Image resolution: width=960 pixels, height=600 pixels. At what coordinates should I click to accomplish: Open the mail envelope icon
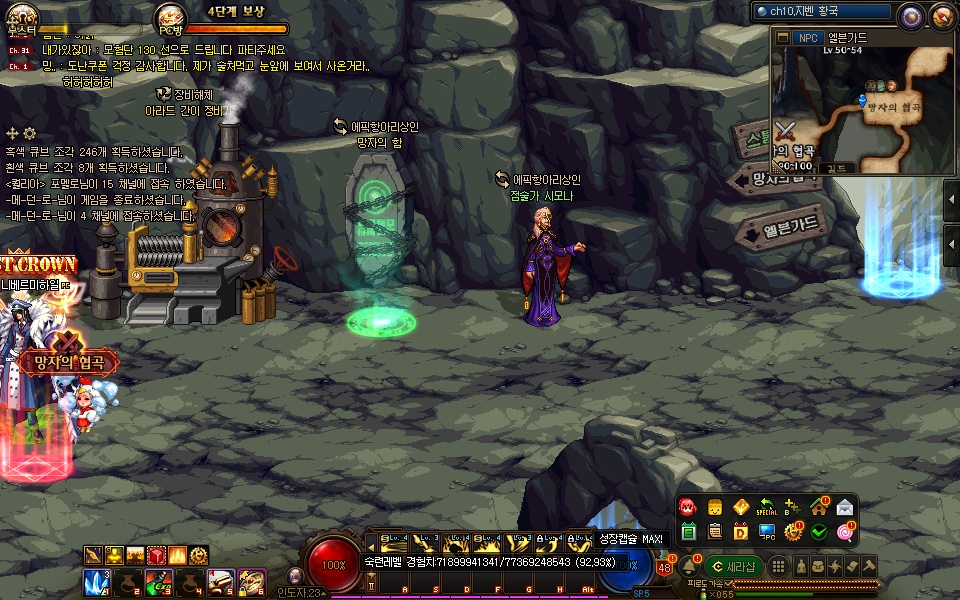coord(845,507)
